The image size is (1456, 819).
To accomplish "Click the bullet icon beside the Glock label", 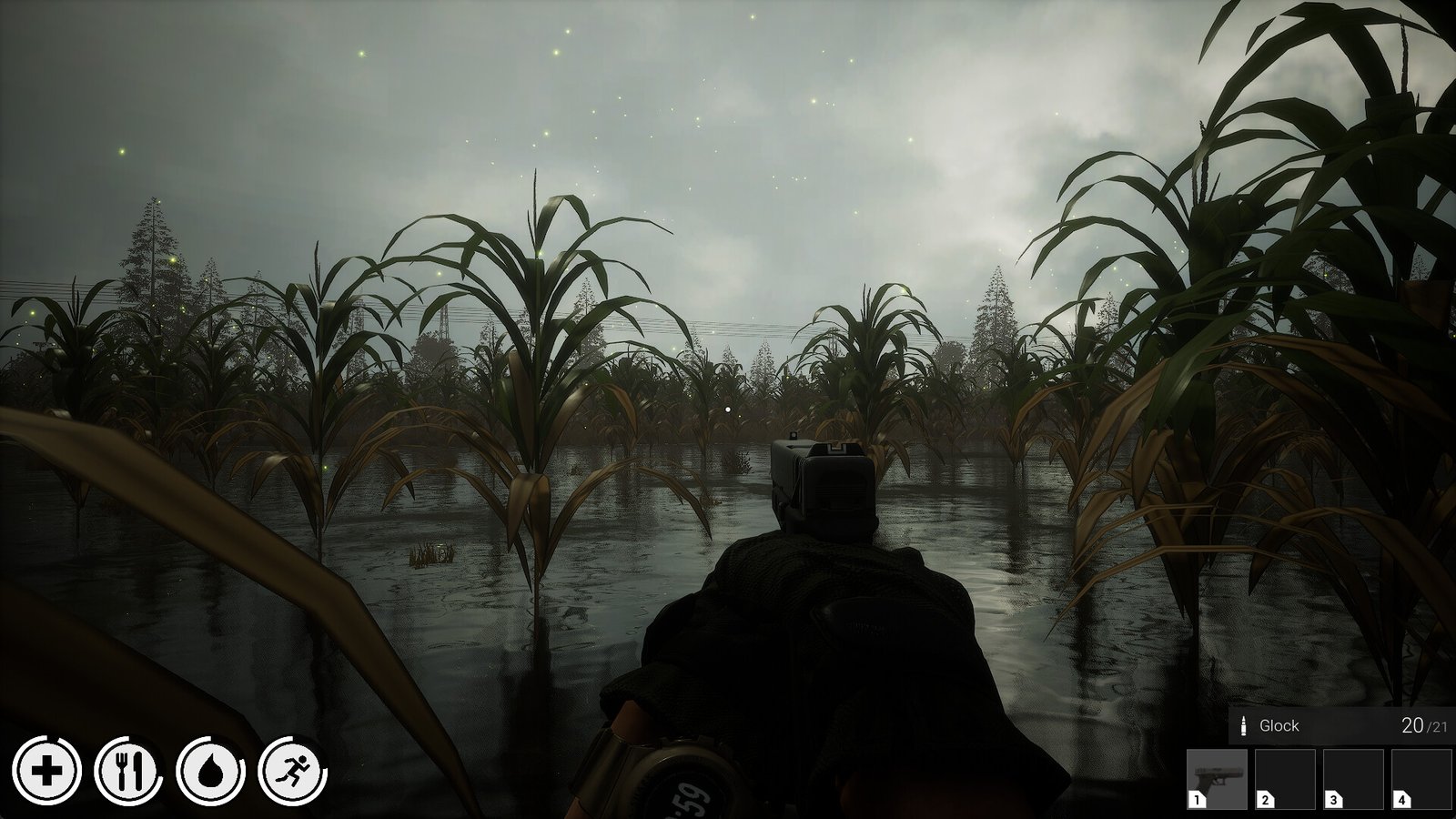I will 1244,726.
